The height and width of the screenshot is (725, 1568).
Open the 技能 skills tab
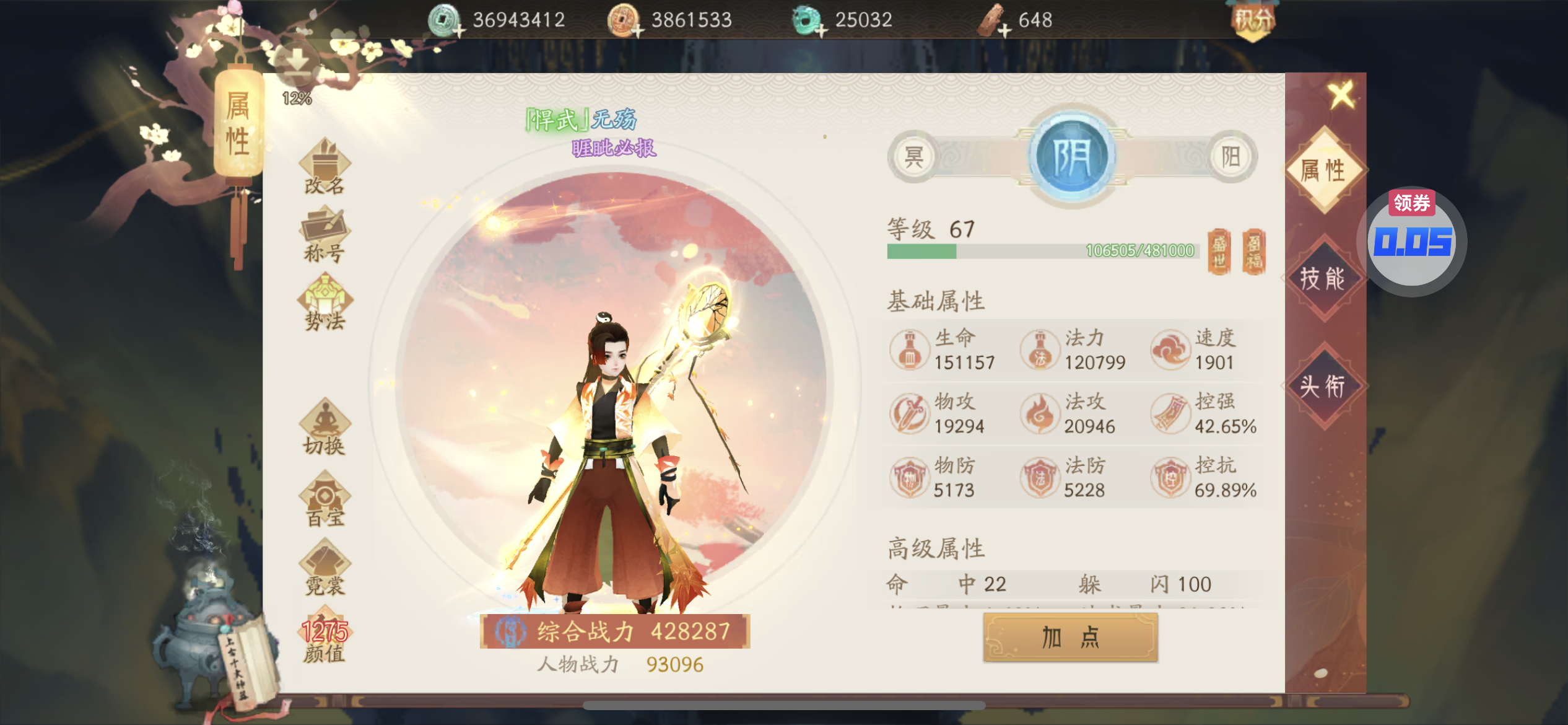coord(1323,279)
